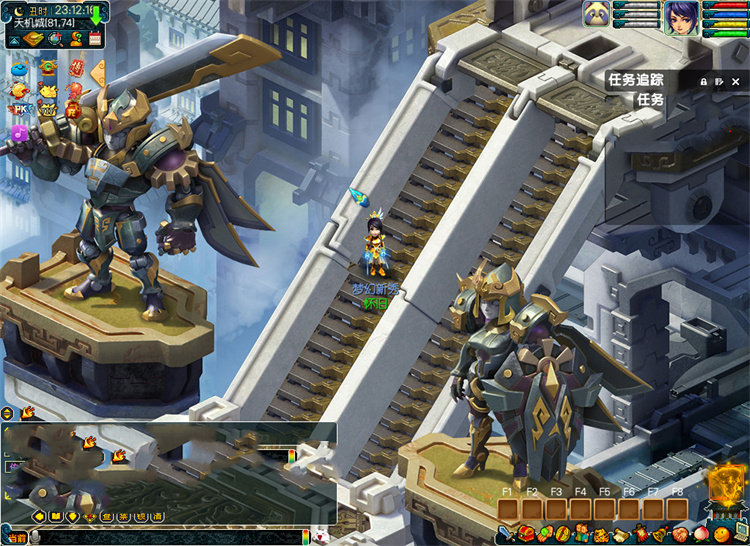Viewport: 750px width, 546px height.
Task: Open the helper icon with green question mark
Action: [75, 39]
